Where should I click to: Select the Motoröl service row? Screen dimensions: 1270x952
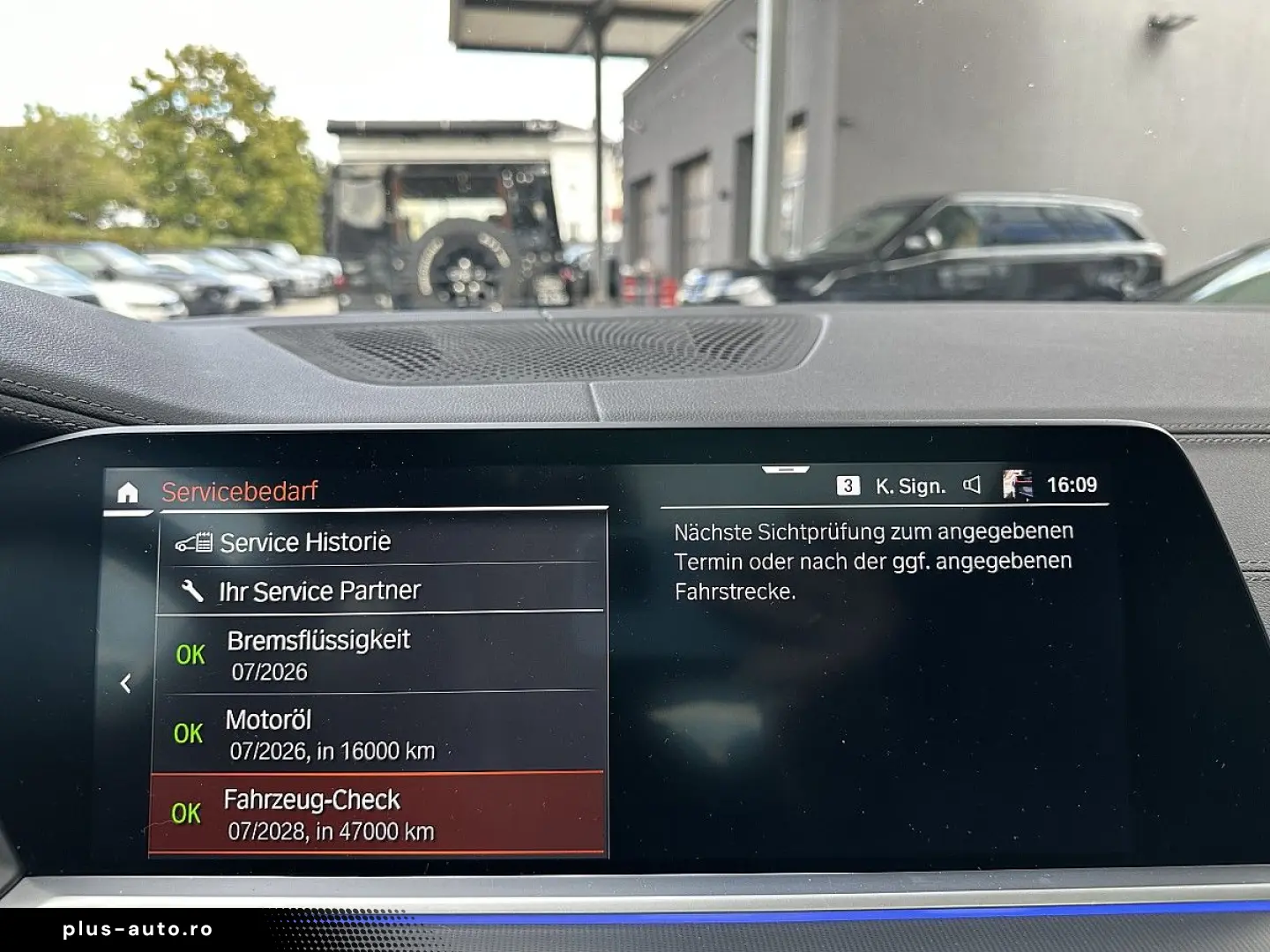(379, 733)
